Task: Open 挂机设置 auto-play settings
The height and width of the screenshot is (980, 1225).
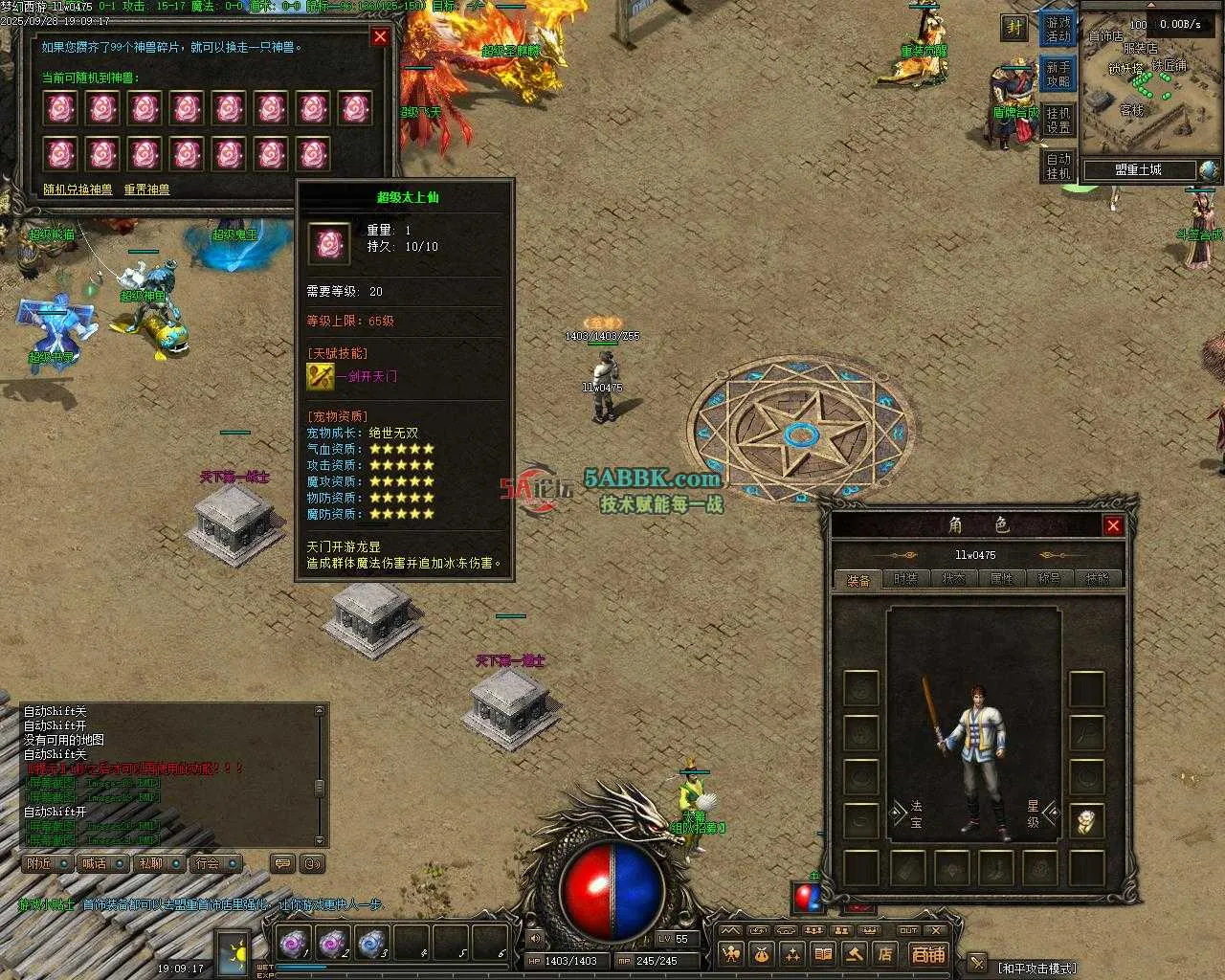Action: tap(1058, 121)
